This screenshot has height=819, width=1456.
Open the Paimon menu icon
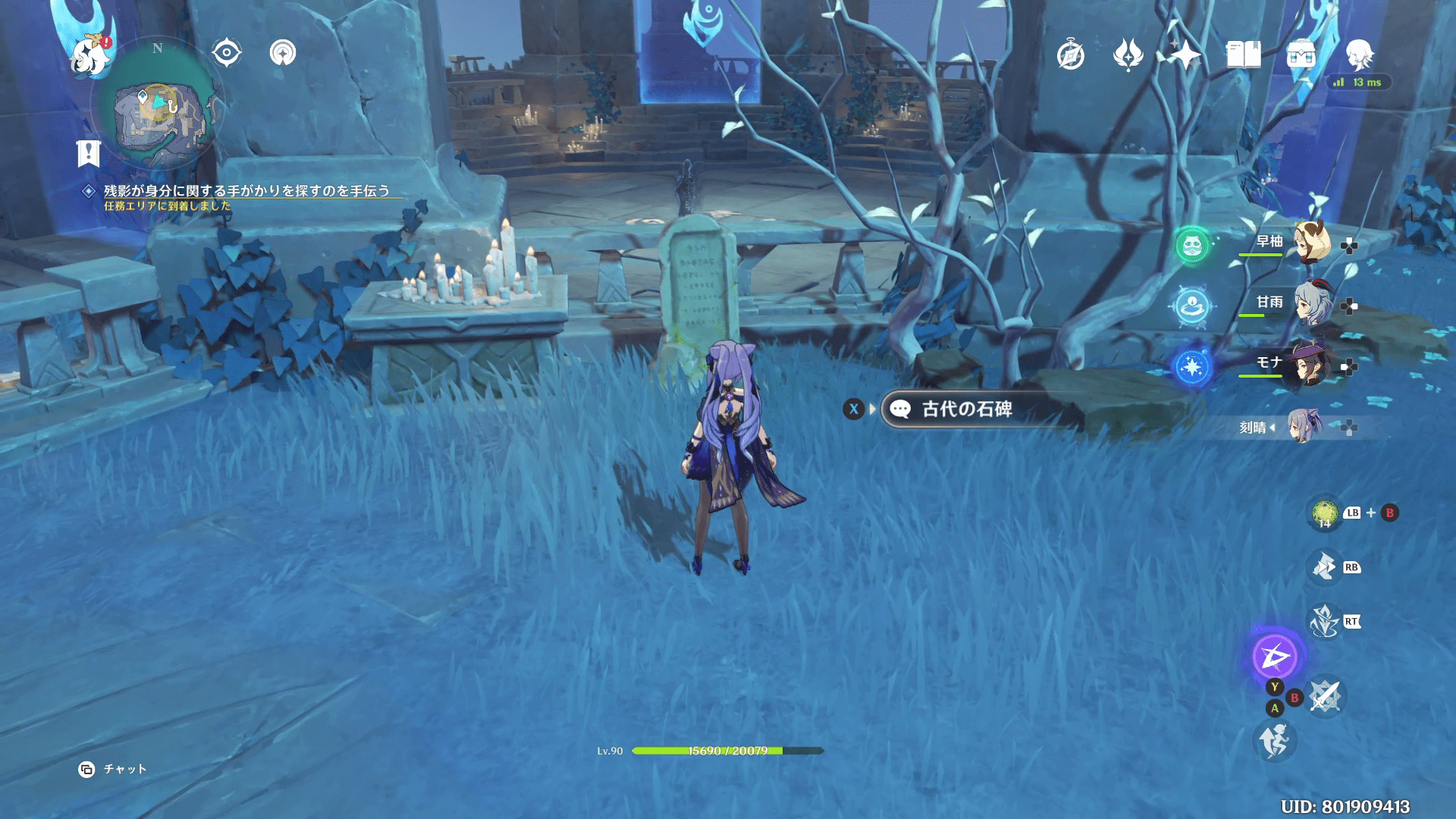90,55
